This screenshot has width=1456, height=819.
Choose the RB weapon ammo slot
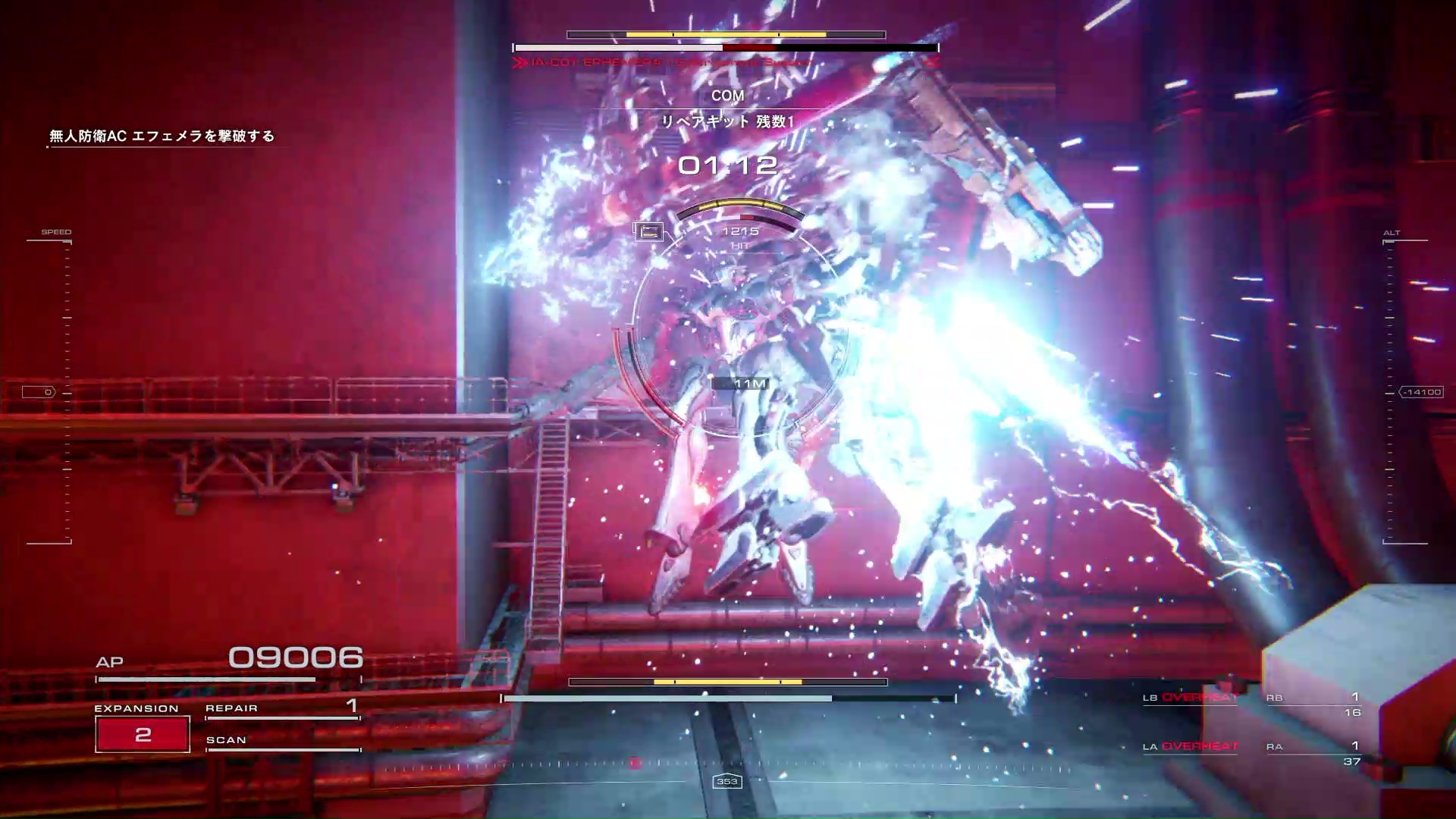point(1314,704)
